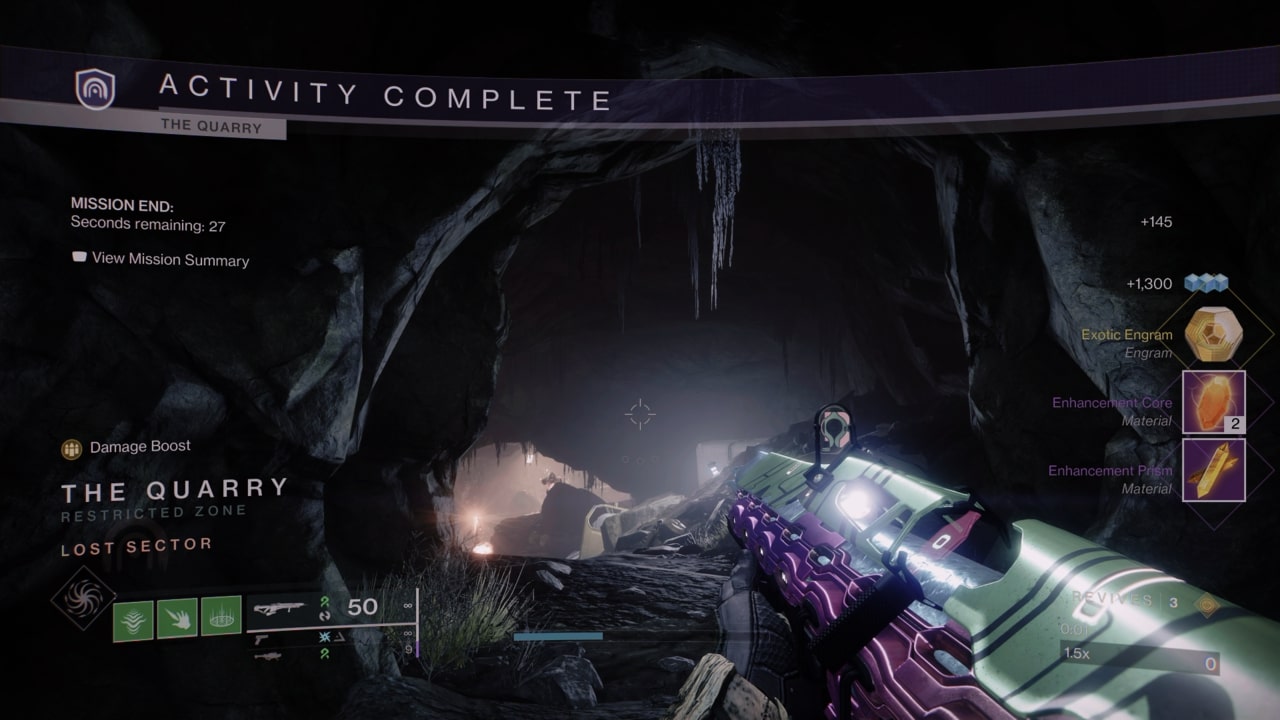This screenshot has height=720, width=1280.
Task: Open View Mission Summary
Action: coord(161,259)
